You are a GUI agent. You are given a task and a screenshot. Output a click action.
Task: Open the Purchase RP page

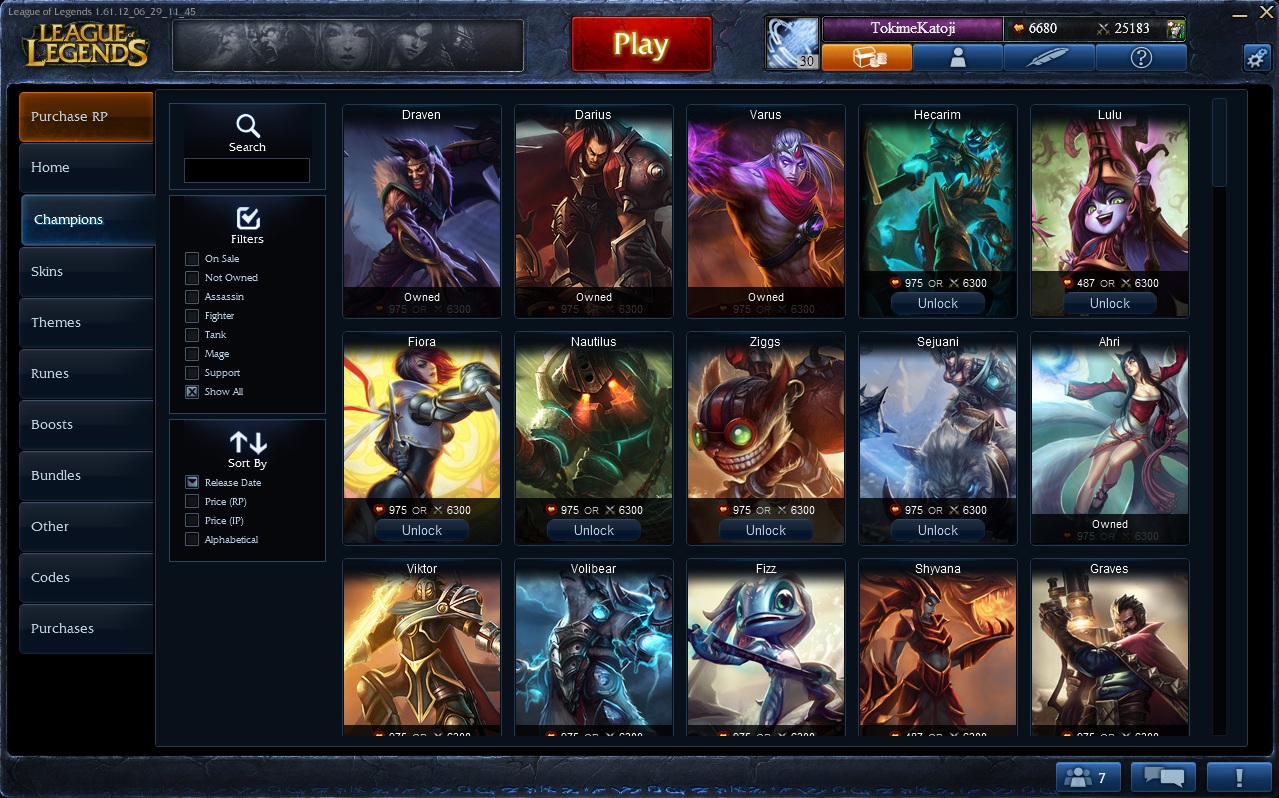pos(86,117)
